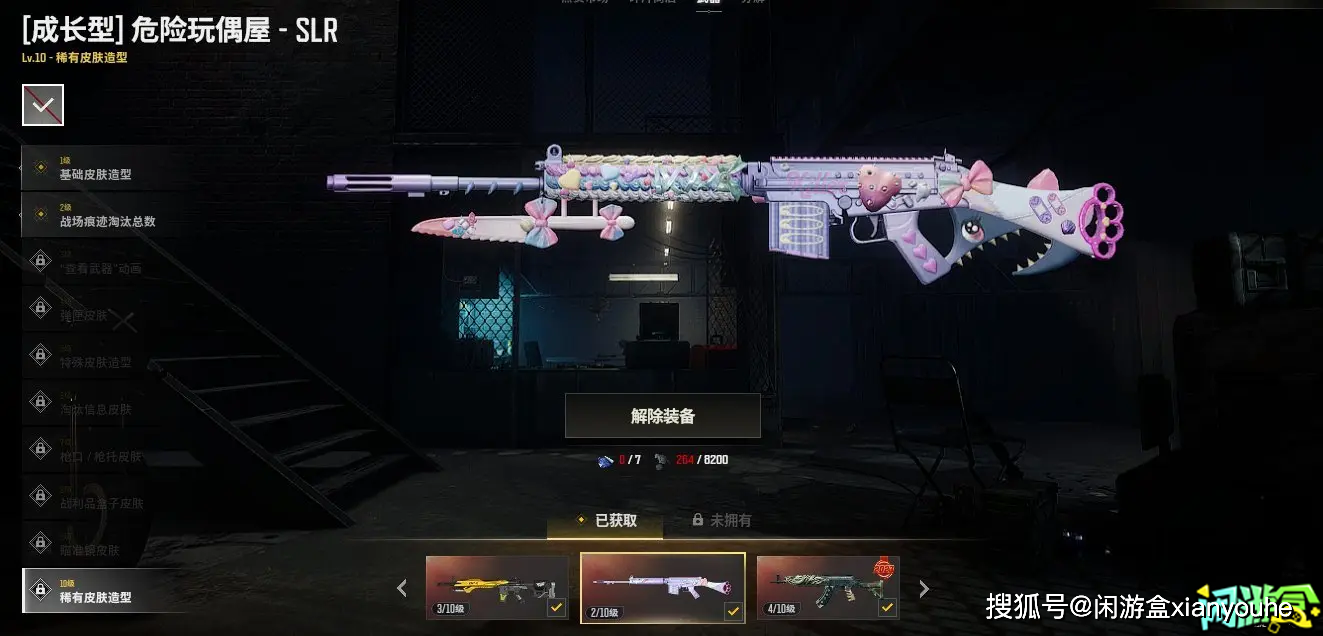
Task: Choose the pink SLR skin thumbnail
Action: pos(662,588)
